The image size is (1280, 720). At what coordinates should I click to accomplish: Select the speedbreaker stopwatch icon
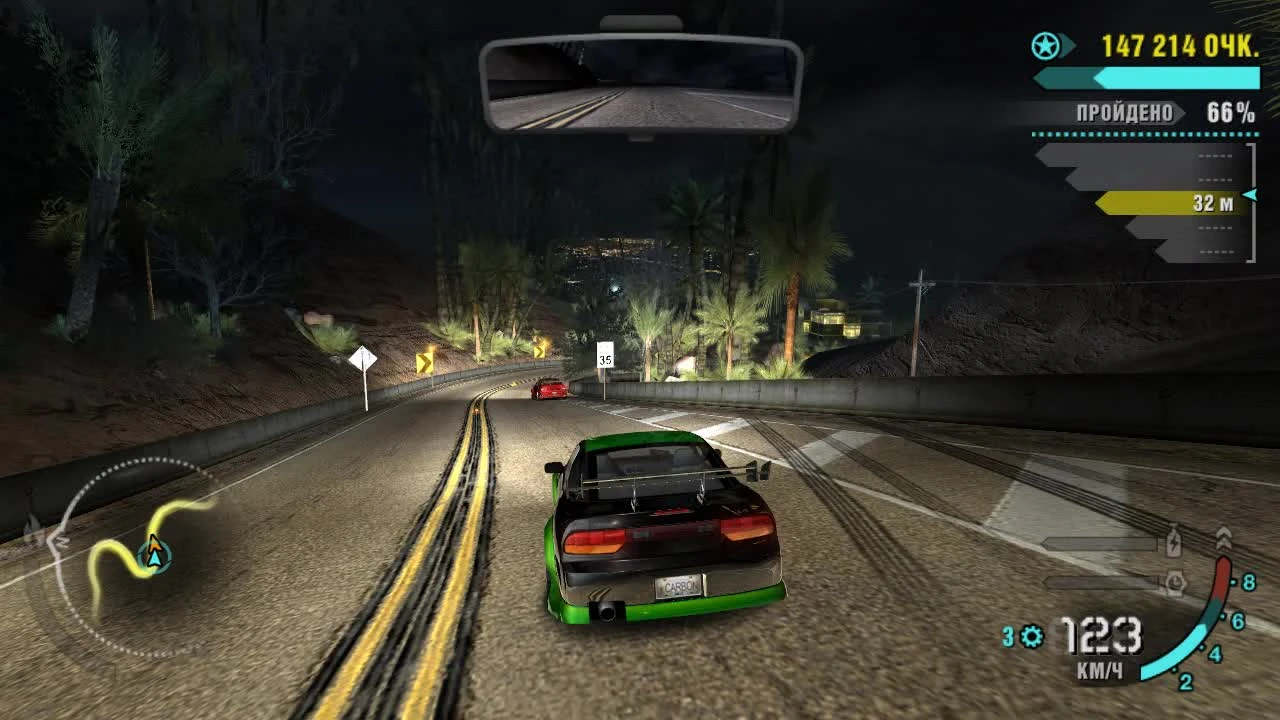point(1177,581)
